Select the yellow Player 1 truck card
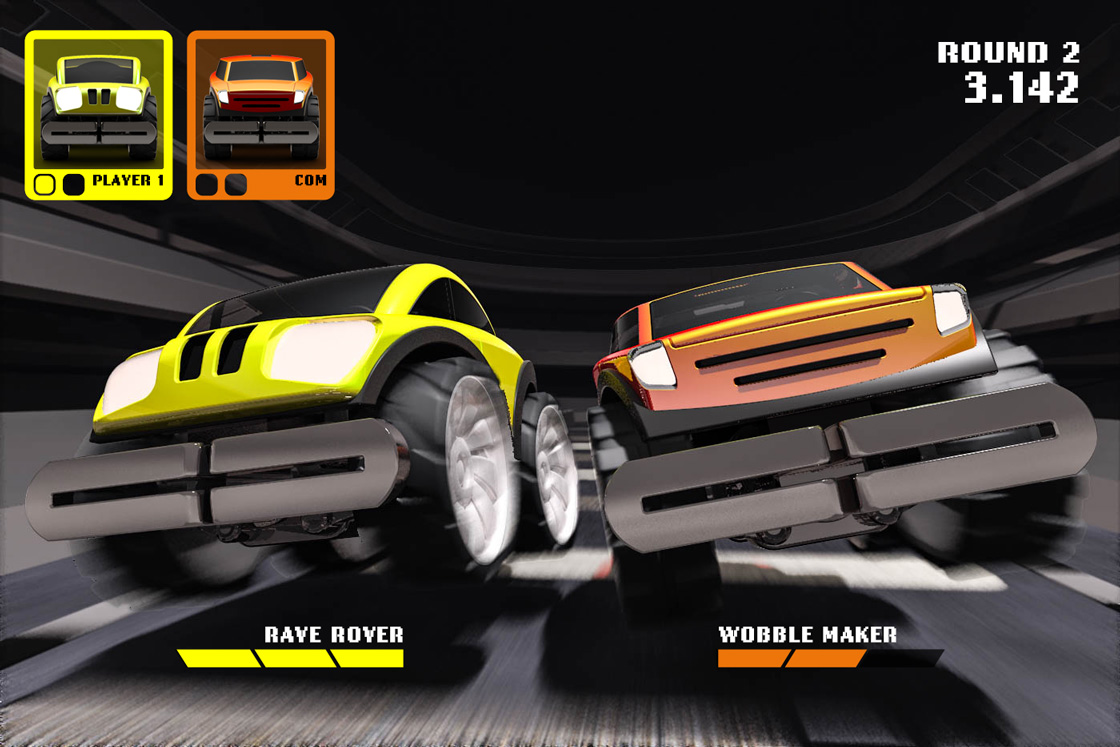This screenshot has width=1120, height=747. coord(98,114)
